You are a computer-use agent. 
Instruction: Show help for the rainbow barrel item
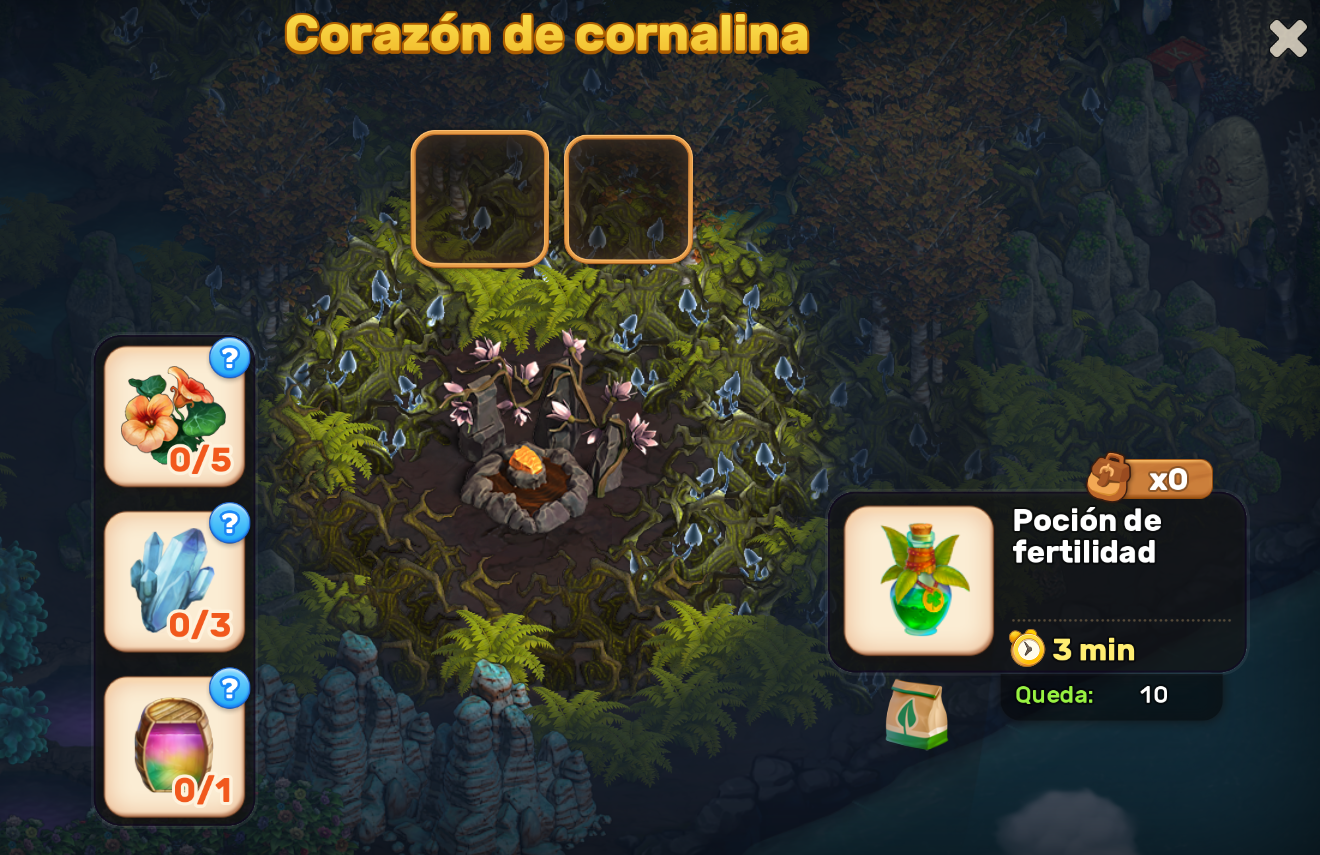tap(229, 688)
